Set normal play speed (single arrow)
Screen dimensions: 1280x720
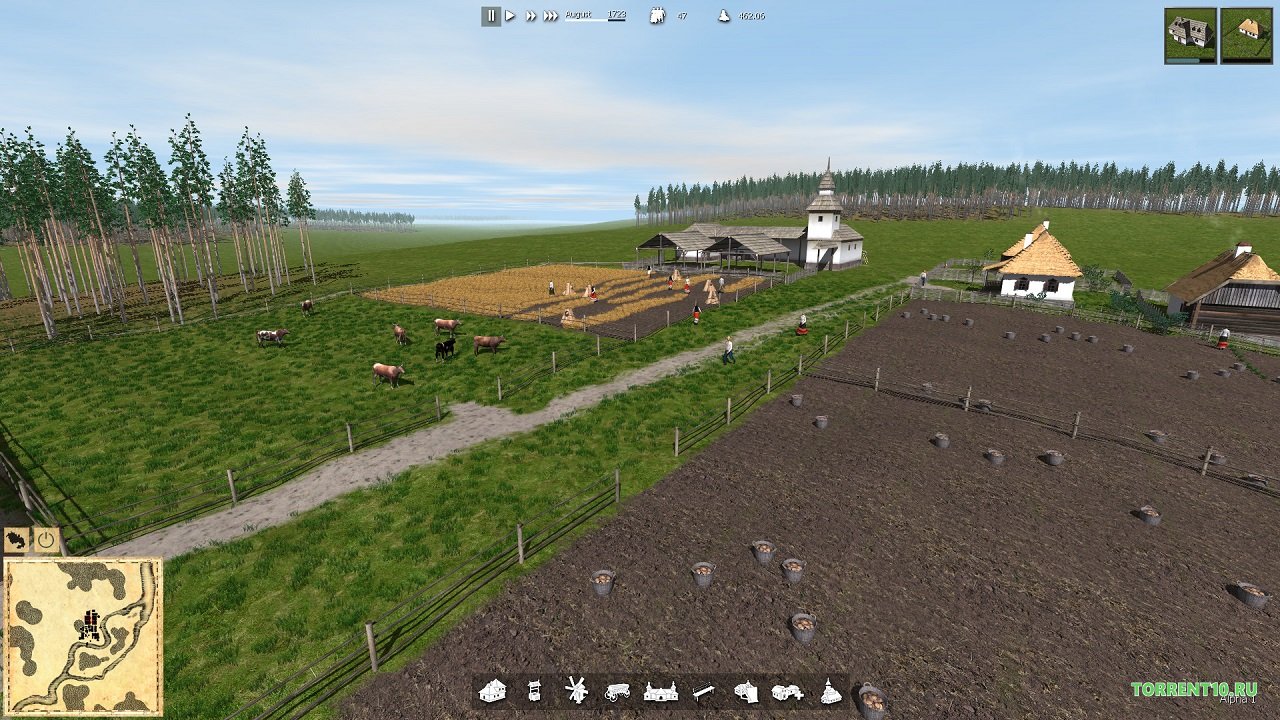tap(510, 16)
